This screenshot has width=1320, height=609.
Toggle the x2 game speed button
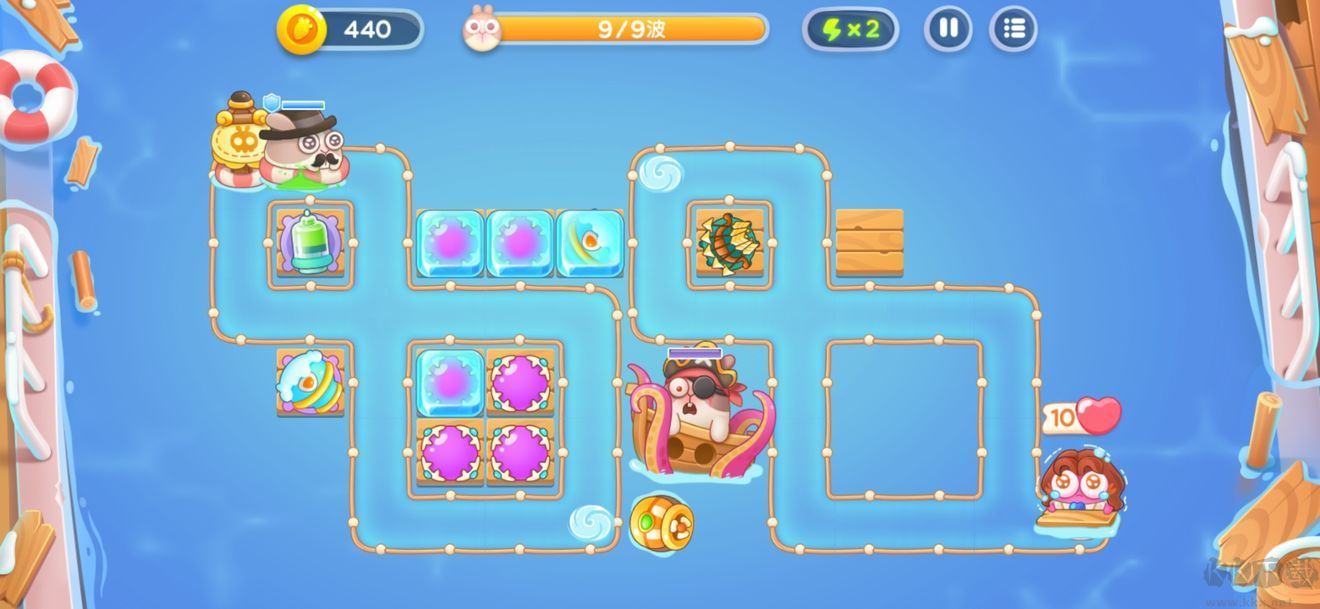point(850,29)
